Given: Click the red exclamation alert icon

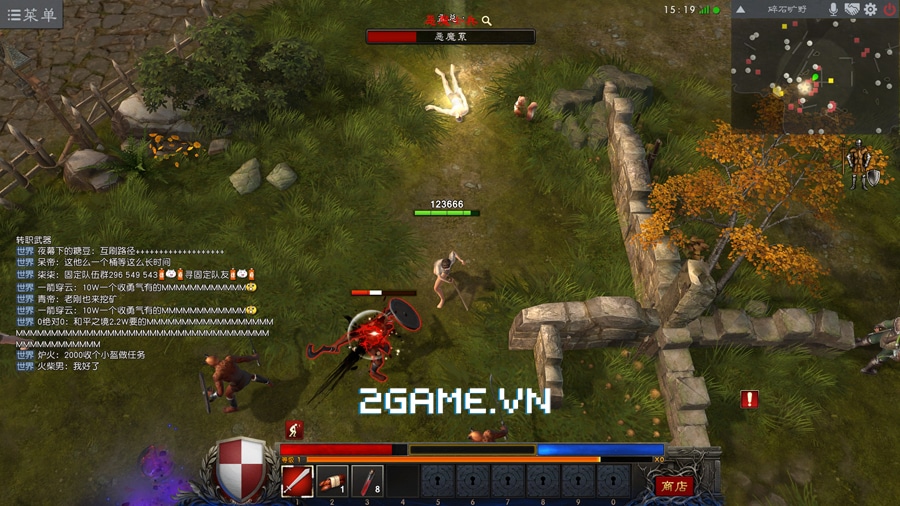Looking at the screenshot, I should pyautogui.click(x=749, y=400).
